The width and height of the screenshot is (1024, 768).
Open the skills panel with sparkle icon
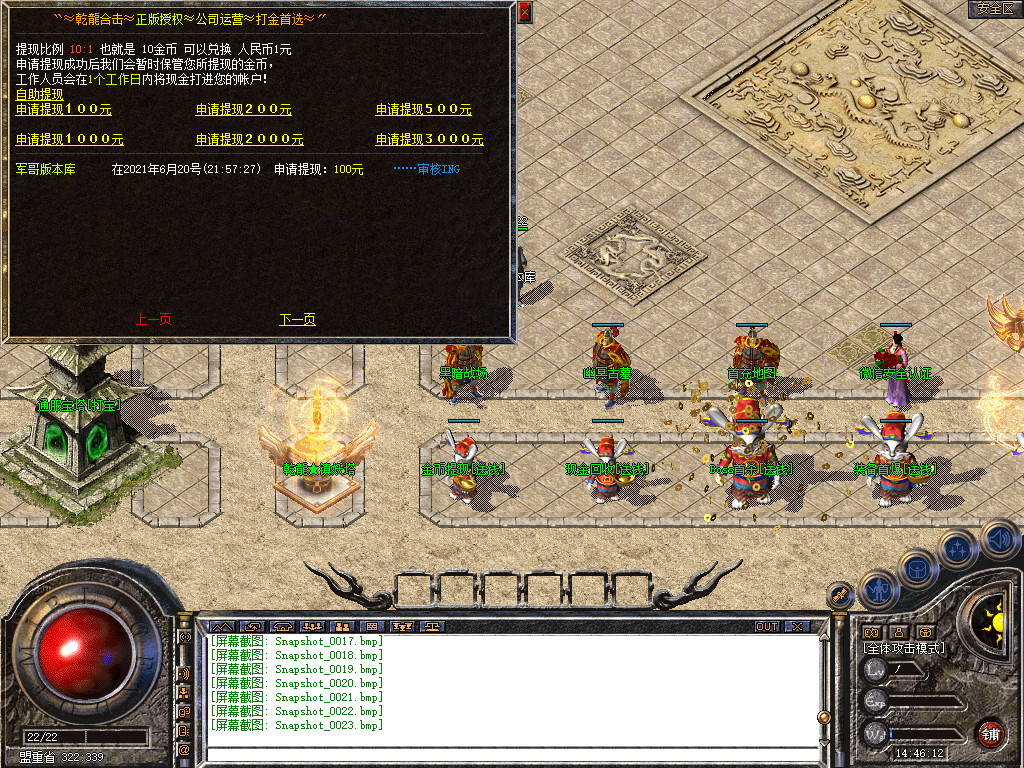pos(958,548)
